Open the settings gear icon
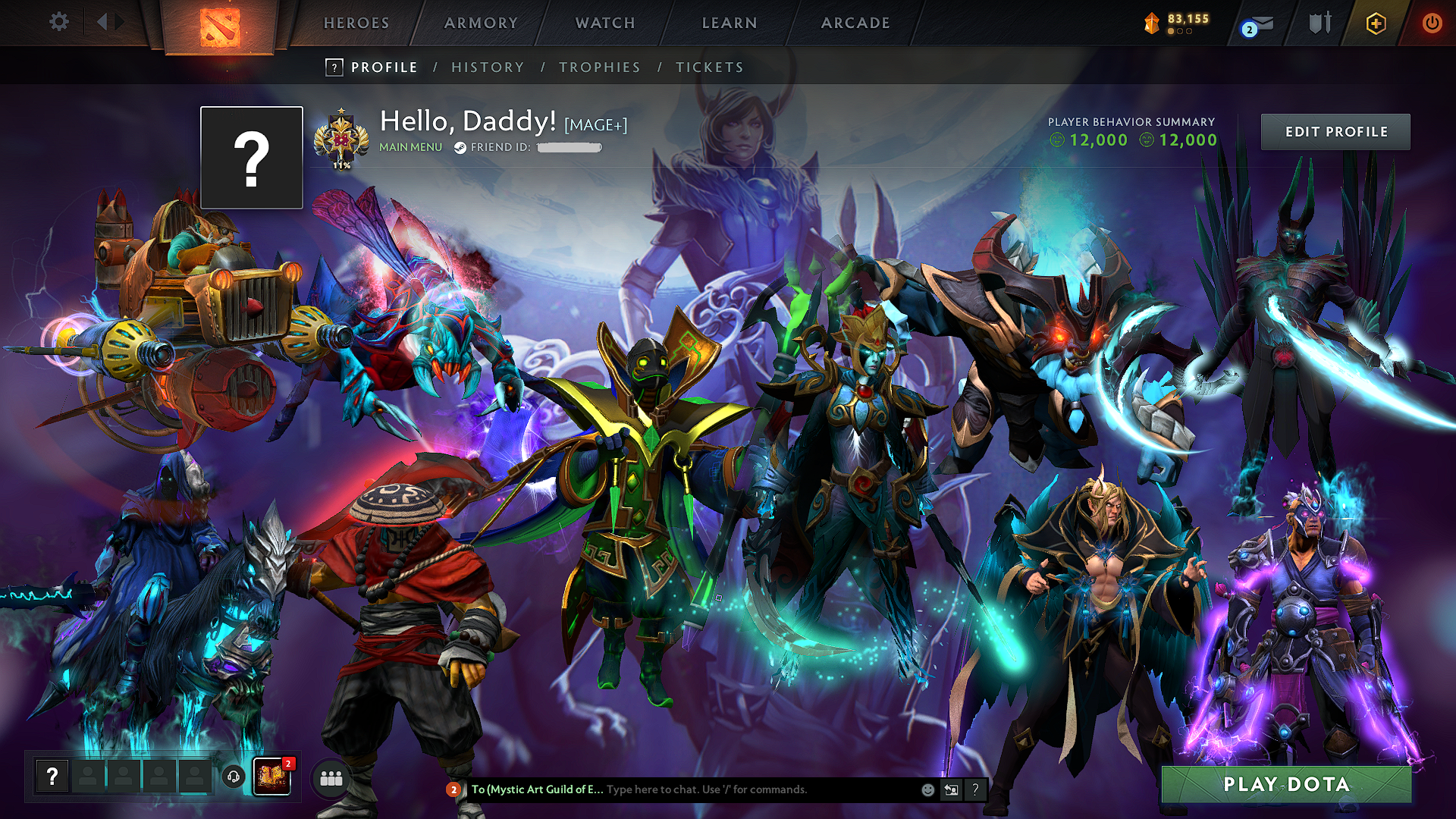 58,22
